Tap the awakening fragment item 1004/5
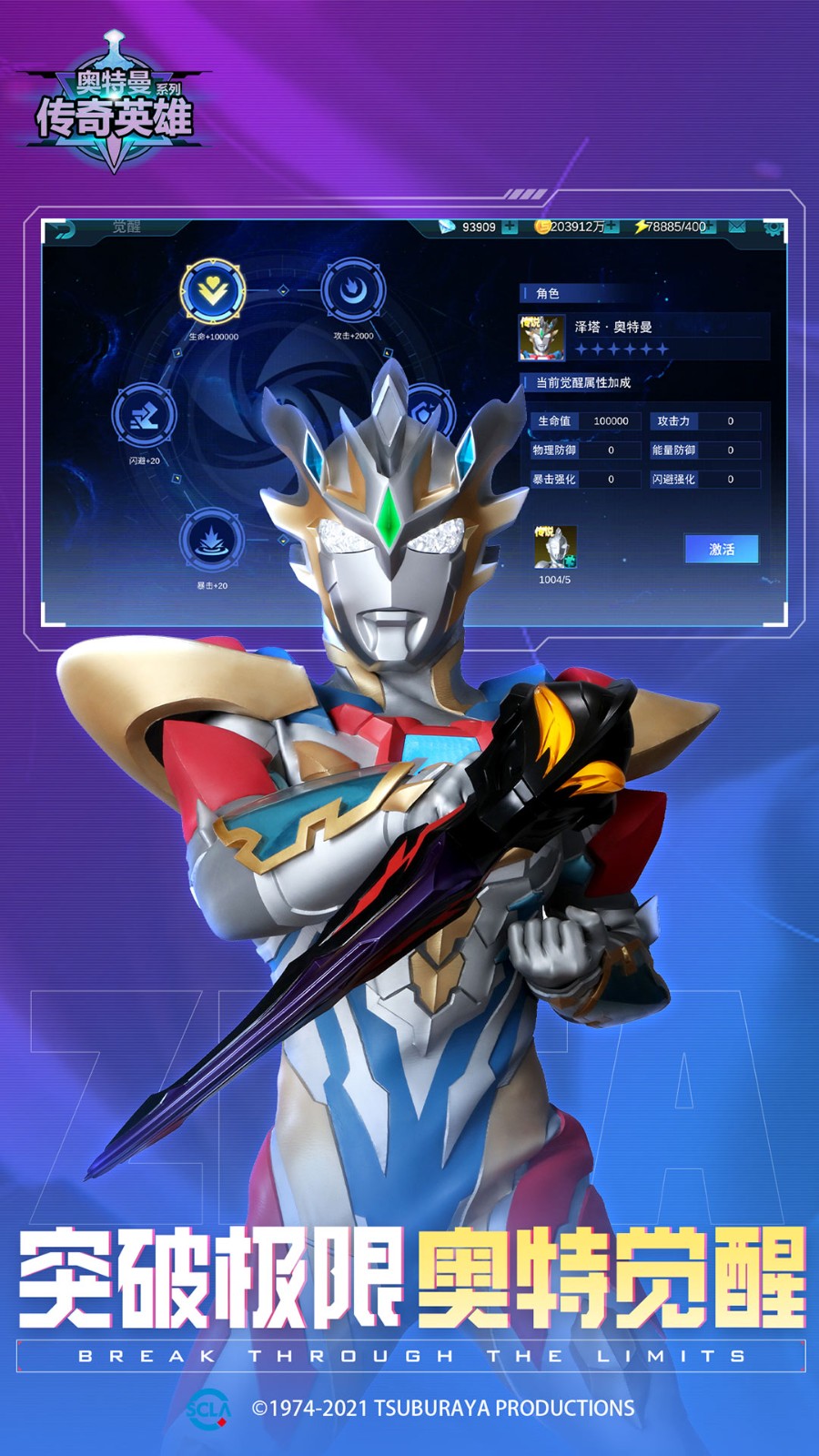Viewport: 819px width, 1456px height. 555,549
